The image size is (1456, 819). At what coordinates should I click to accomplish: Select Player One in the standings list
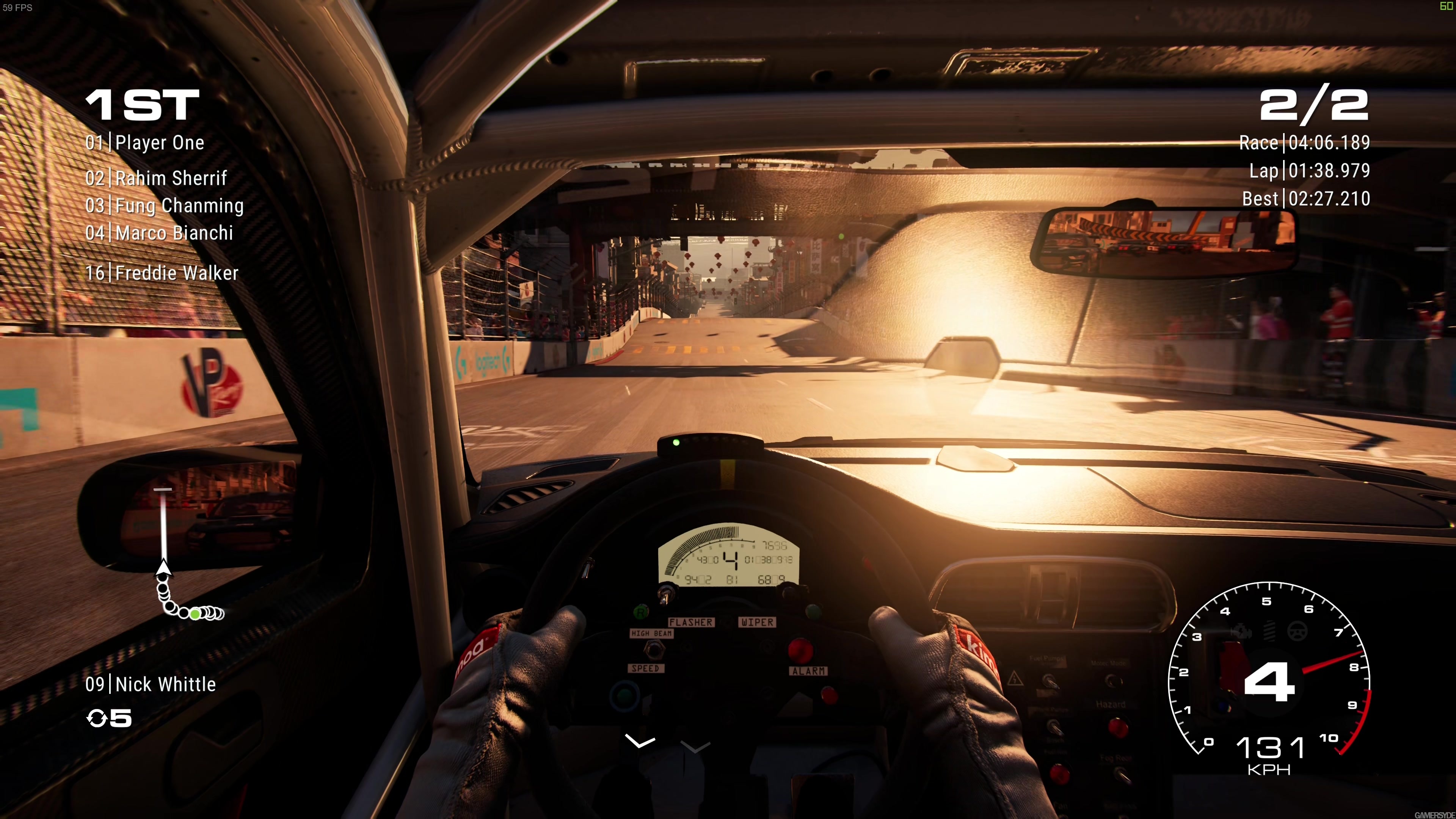[x=145, y=143]
